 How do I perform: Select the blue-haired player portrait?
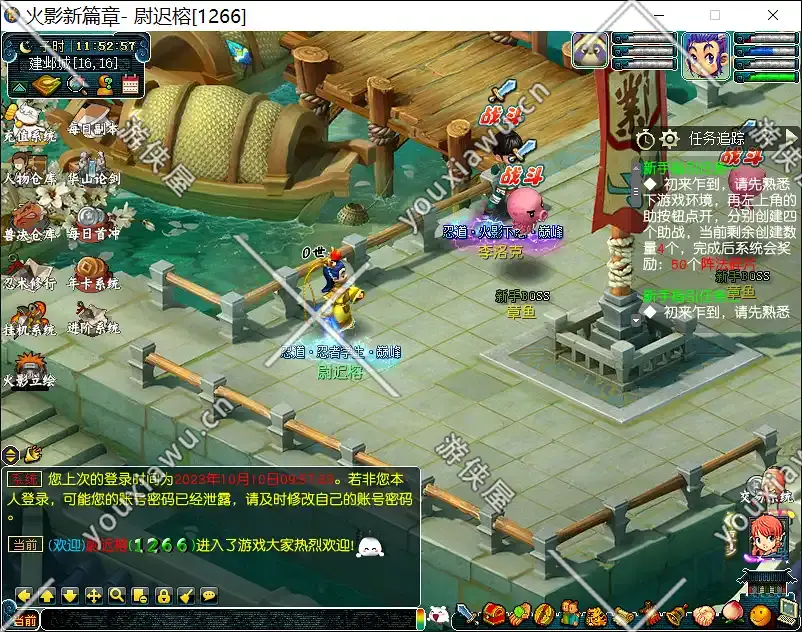[x=705, y=55]
